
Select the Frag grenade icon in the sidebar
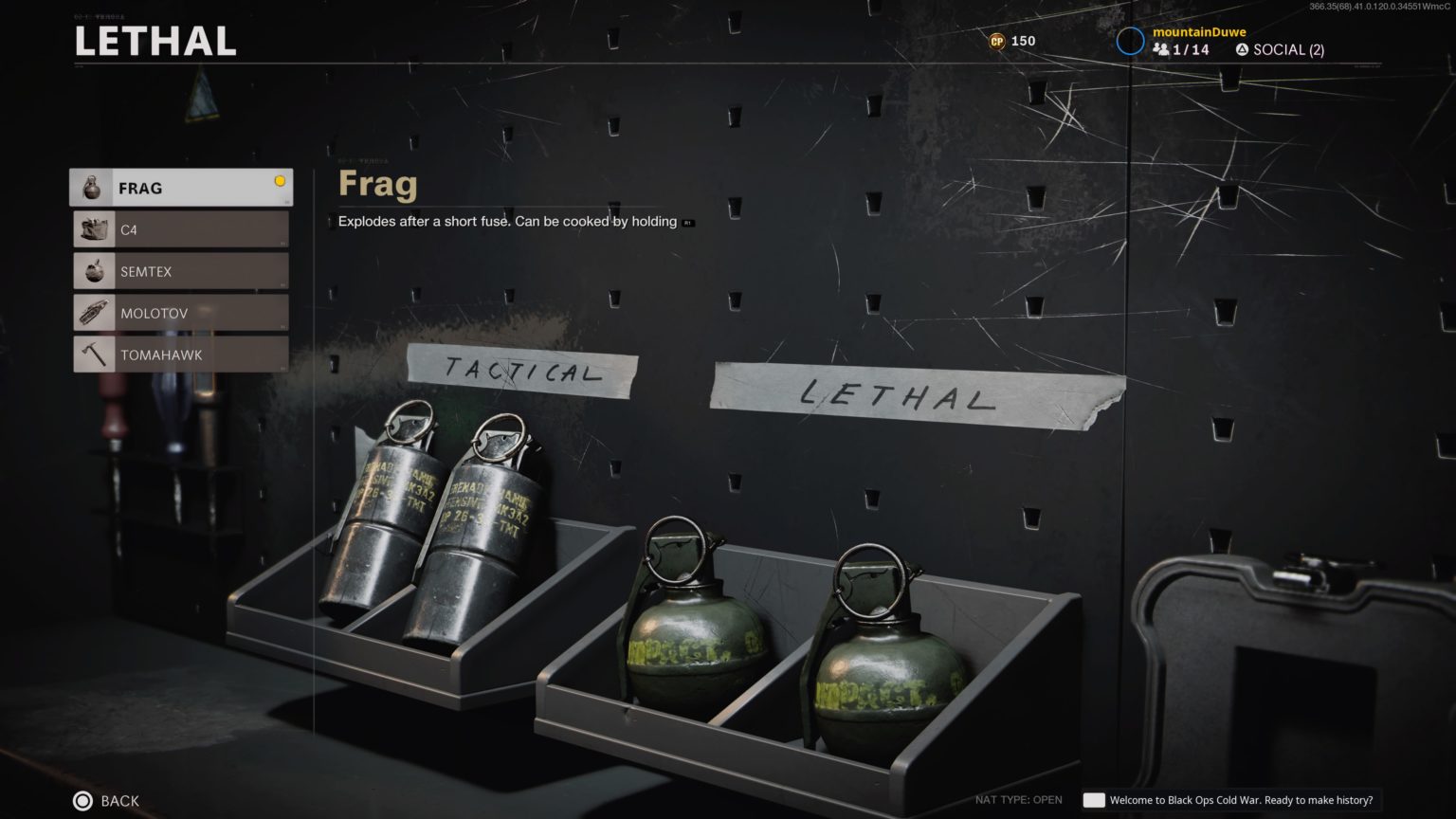(x=94, y=187)
